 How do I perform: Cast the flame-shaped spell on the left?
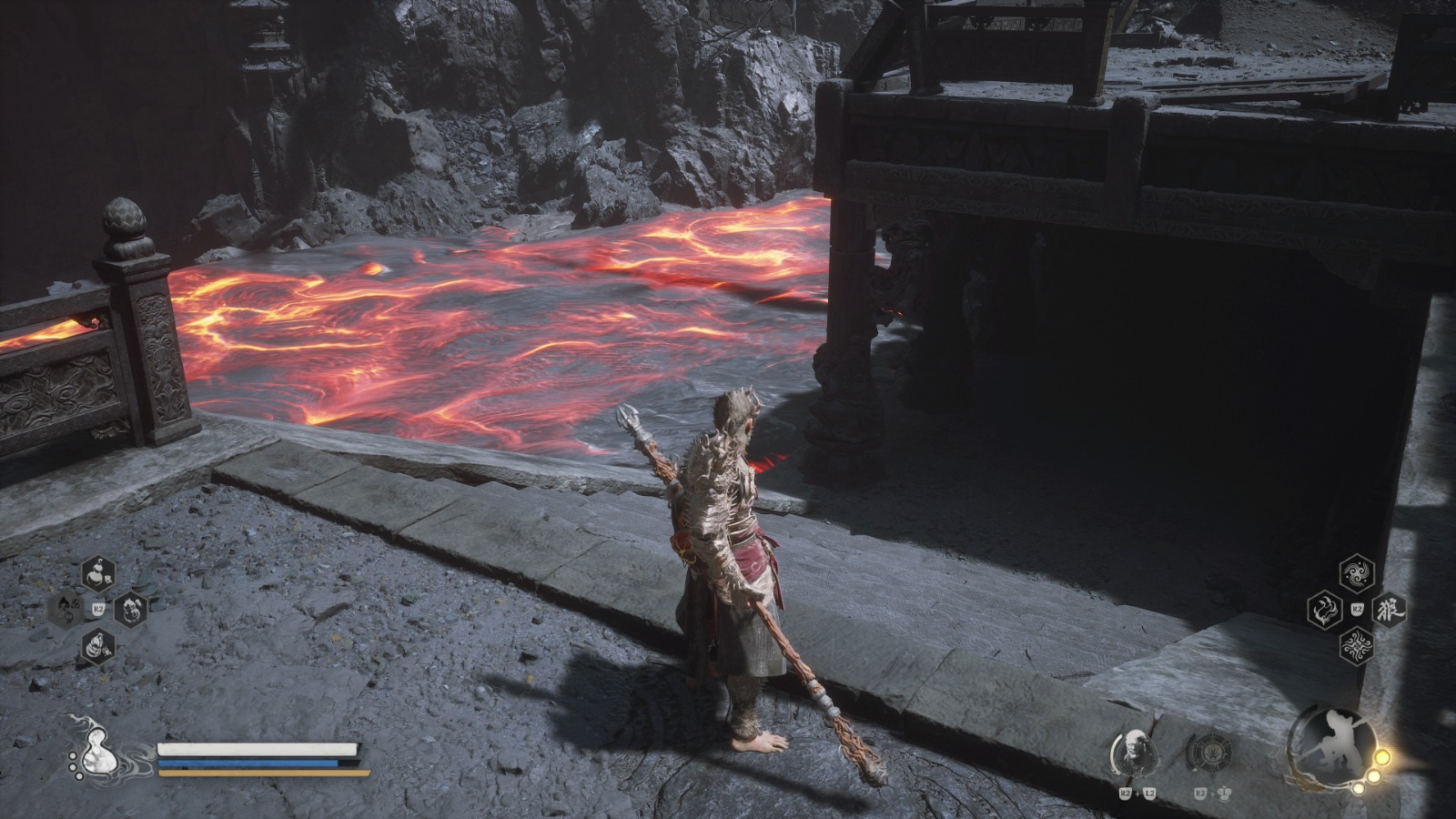click(1325, 609)
